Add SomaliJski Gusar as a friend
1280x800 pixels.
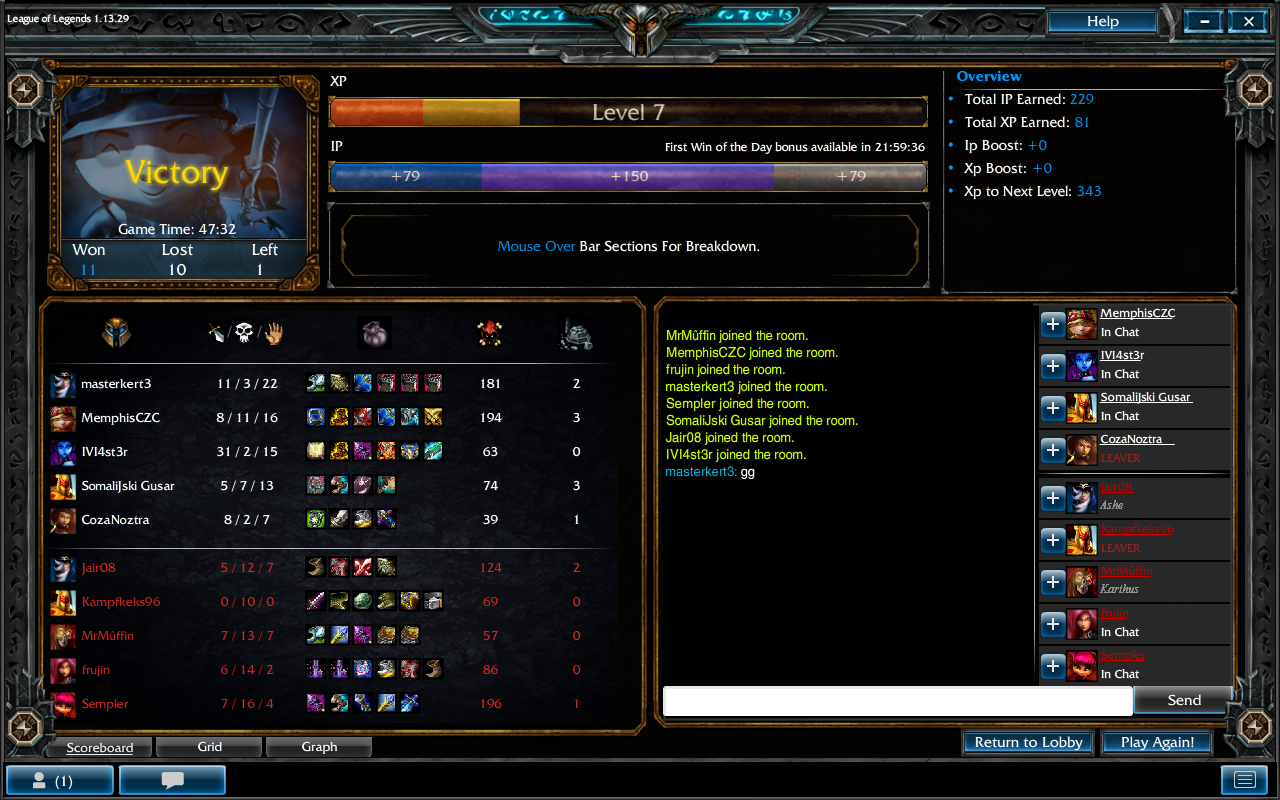[1053, 408]
